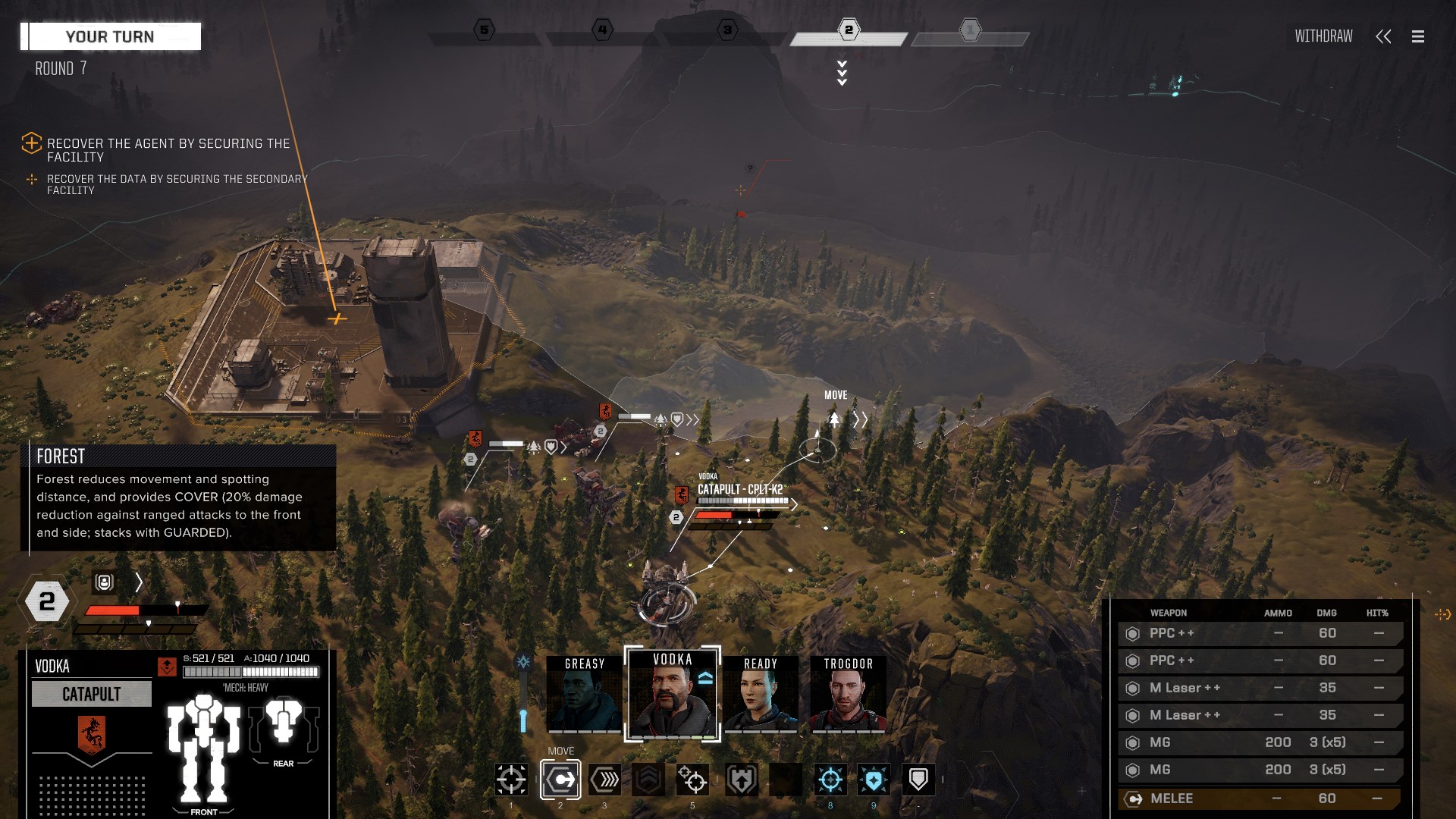Switch to pilot TROGDOR's portrait tab

(x=847, y=692)
